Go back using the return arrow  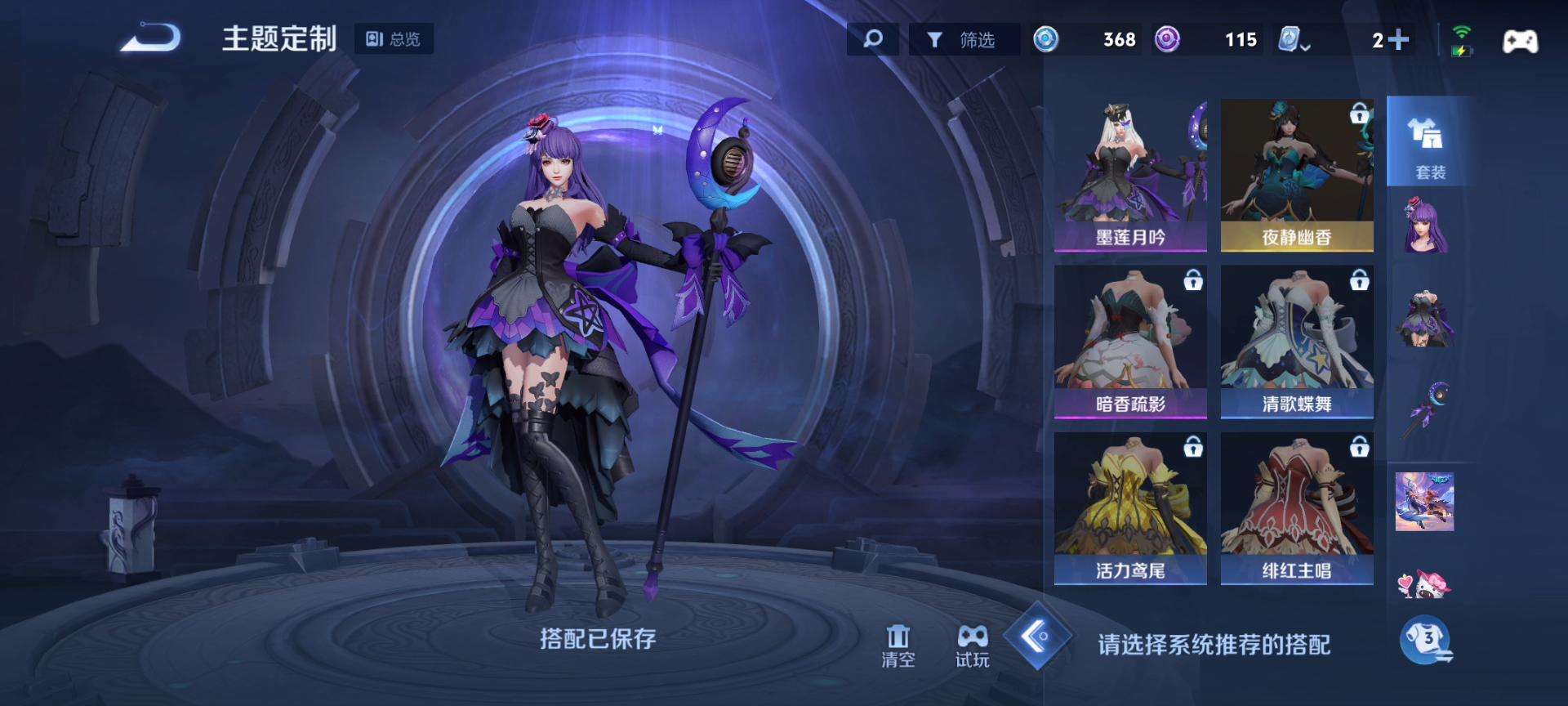[x=151, y=38]
